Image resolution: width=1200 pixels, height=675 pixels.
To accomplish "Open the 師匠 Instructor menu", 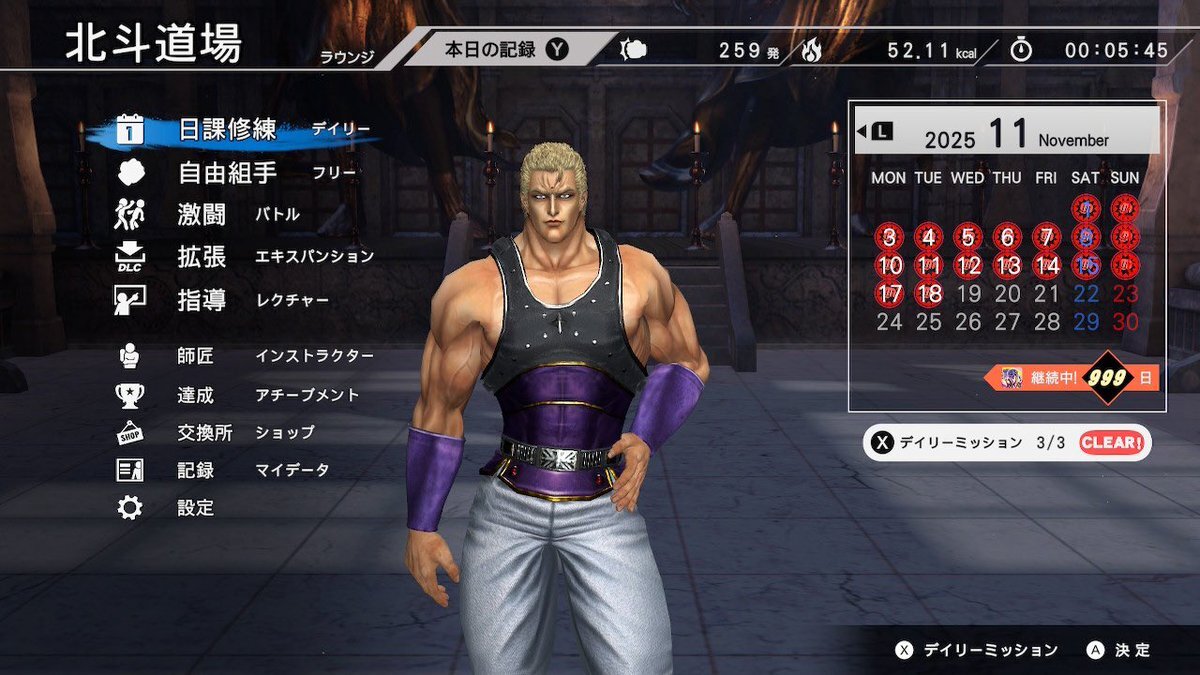I will tap(196, 356).
